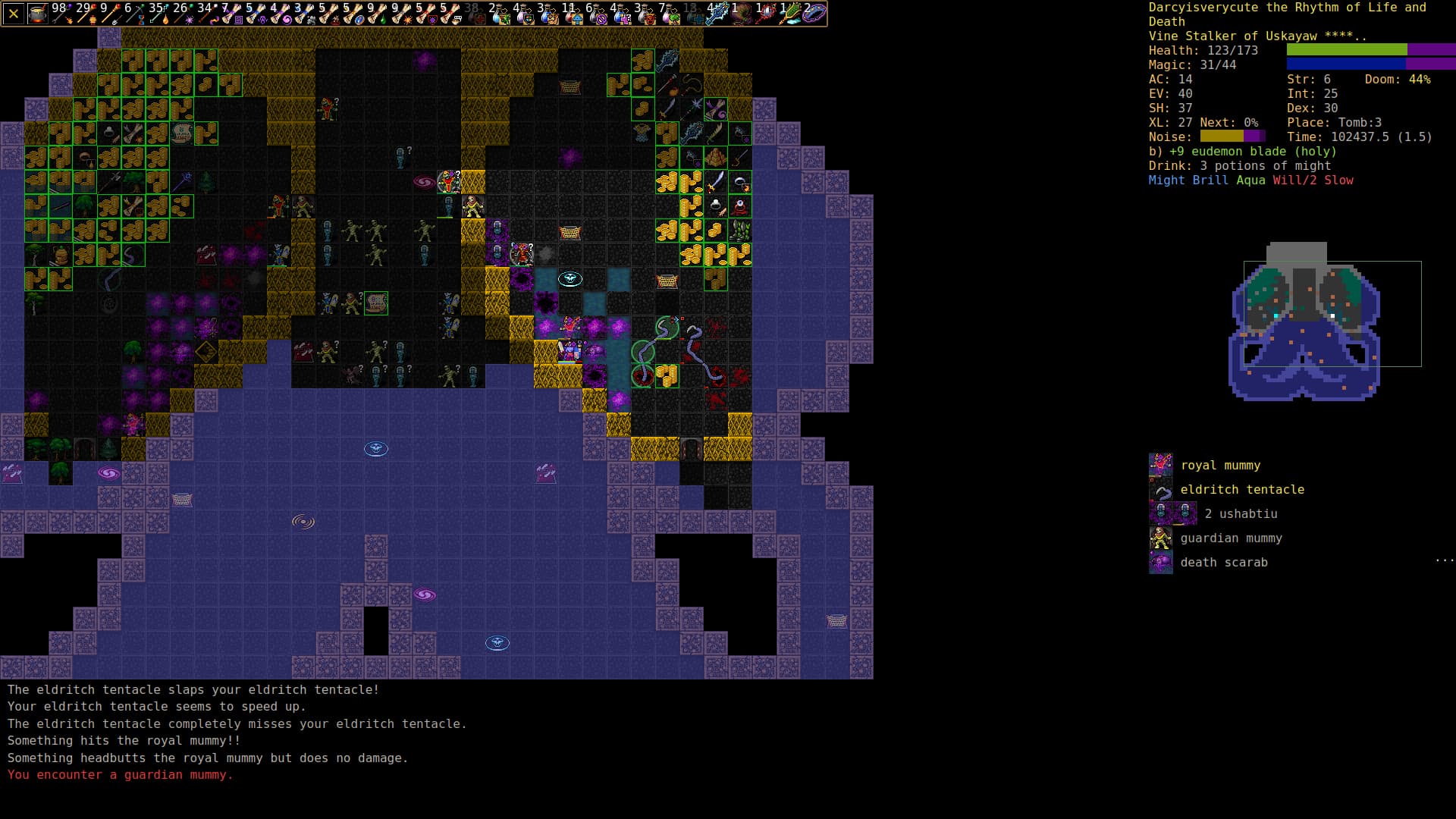This screenshot has width=1456, height=819.
Task: Use the wand stack showing 98 charges
Action: click(x=61, y=14)
